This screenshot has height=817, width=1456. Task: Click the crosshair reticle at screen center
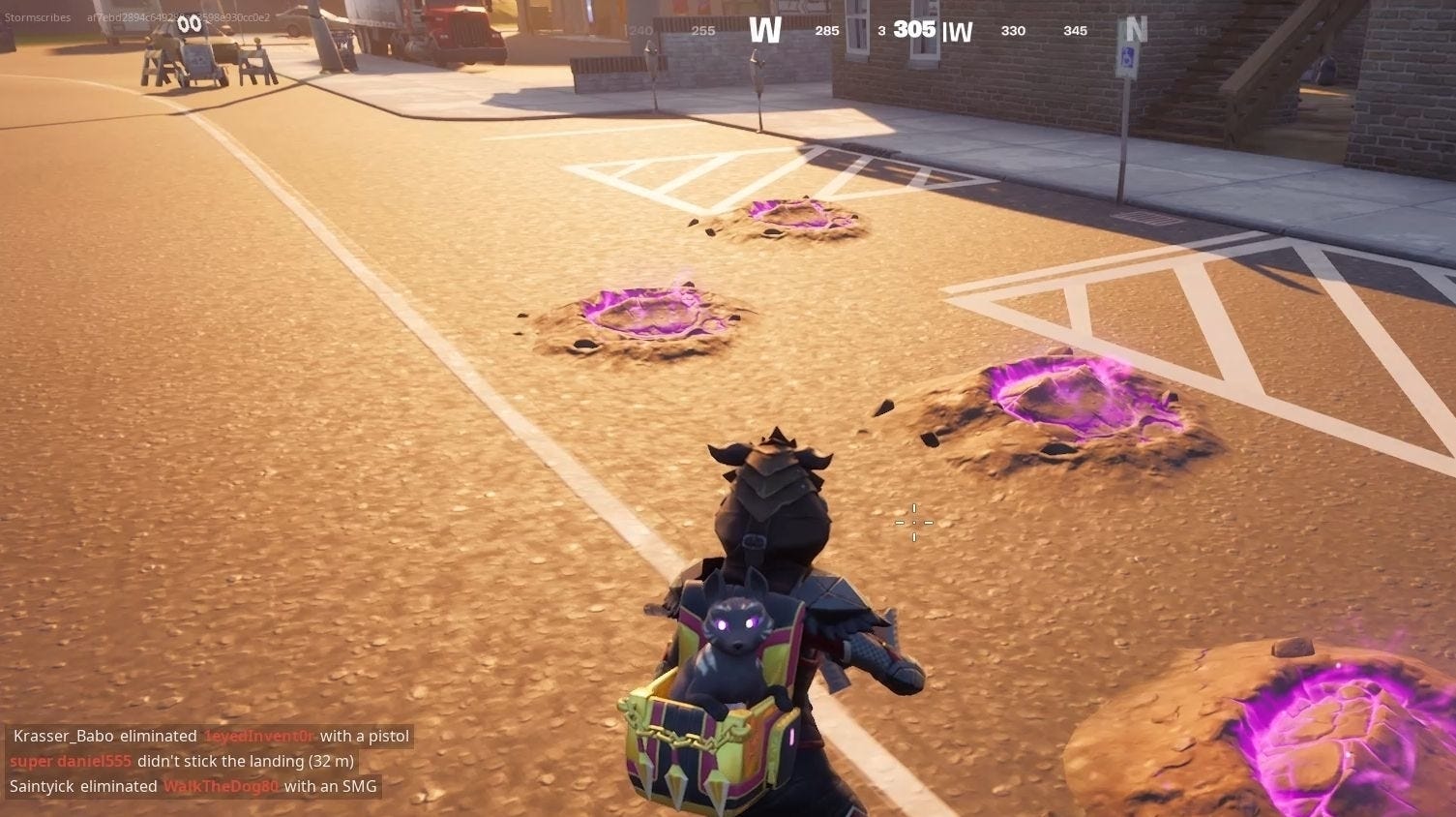(x=913, y=523)
